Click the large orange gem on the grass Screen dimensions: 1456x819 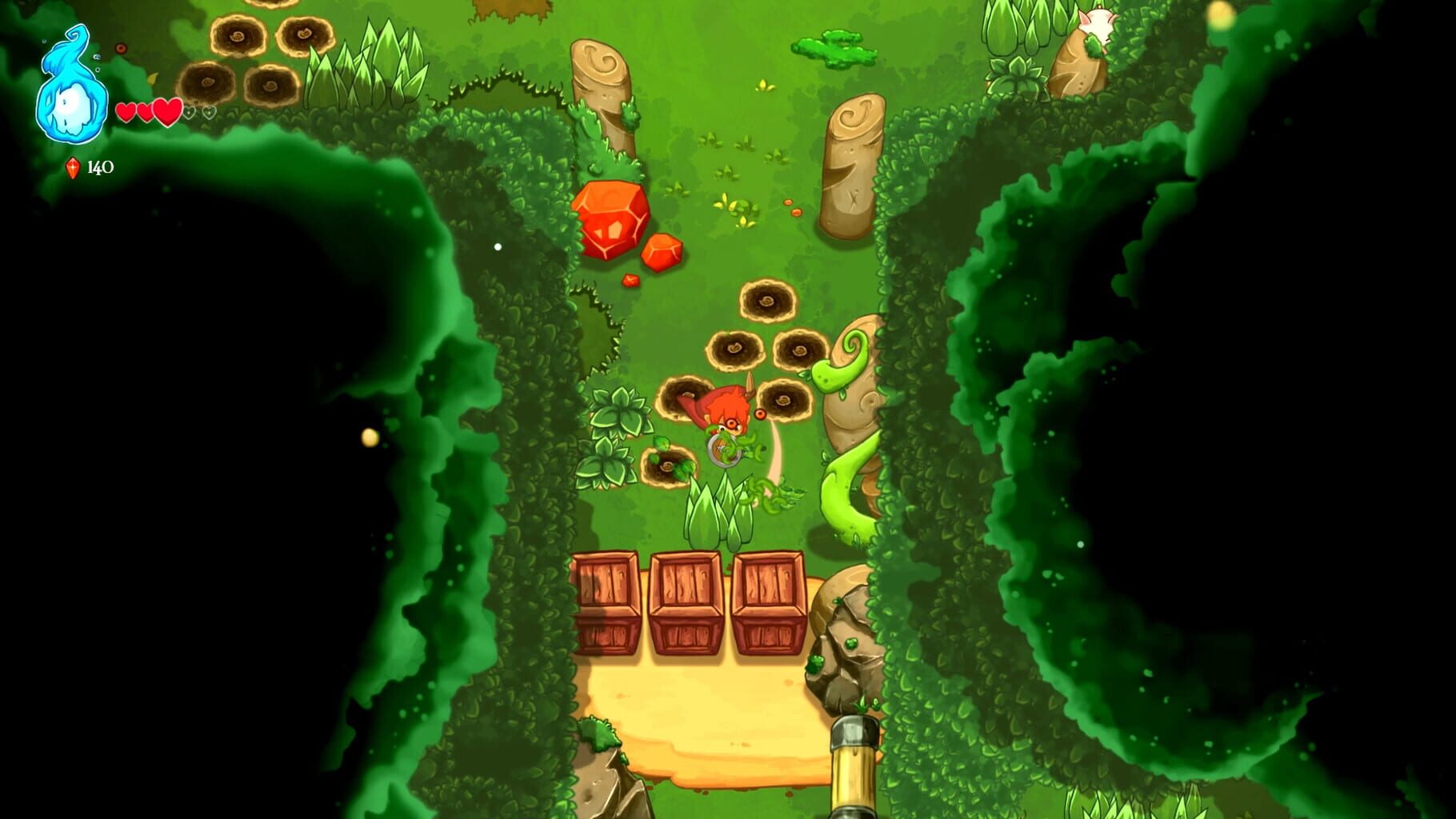[x=612, y=222]
